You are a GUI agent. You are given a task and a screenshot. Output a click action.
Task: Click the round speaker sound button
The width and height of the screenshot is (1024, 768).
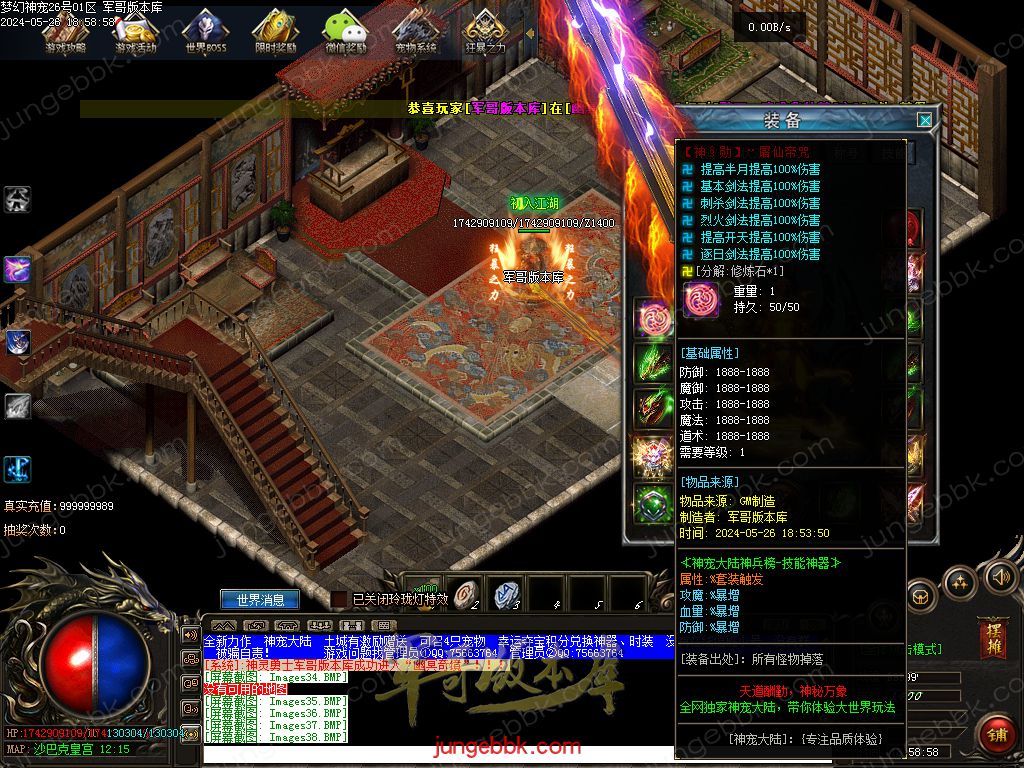point(1000,577)
